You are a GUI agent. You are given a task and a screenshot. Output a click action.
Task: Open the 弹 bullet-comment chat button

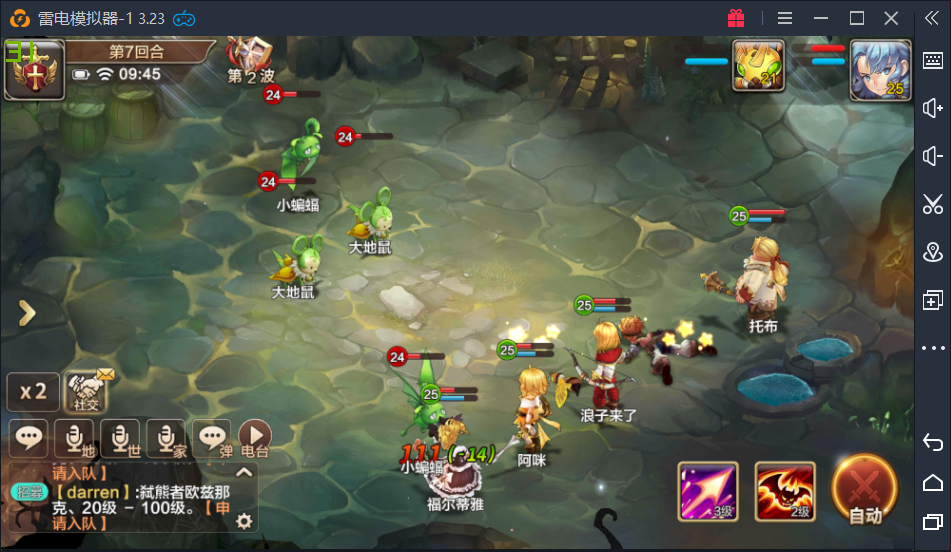pos(211,437)
